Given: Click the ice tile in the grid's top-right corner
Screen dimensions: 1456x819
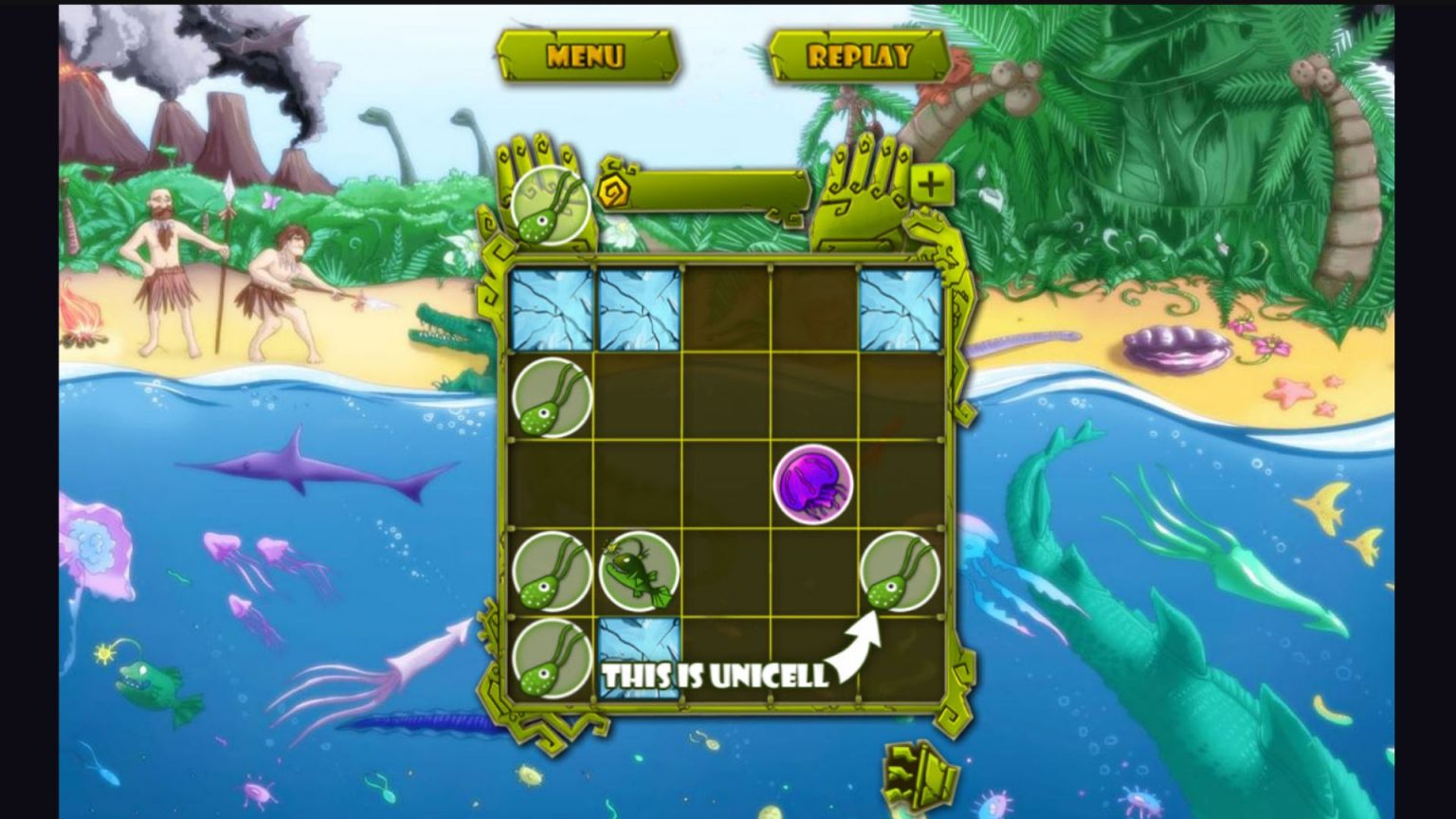Looking at the screenshot, I should [x=900, y=309].
